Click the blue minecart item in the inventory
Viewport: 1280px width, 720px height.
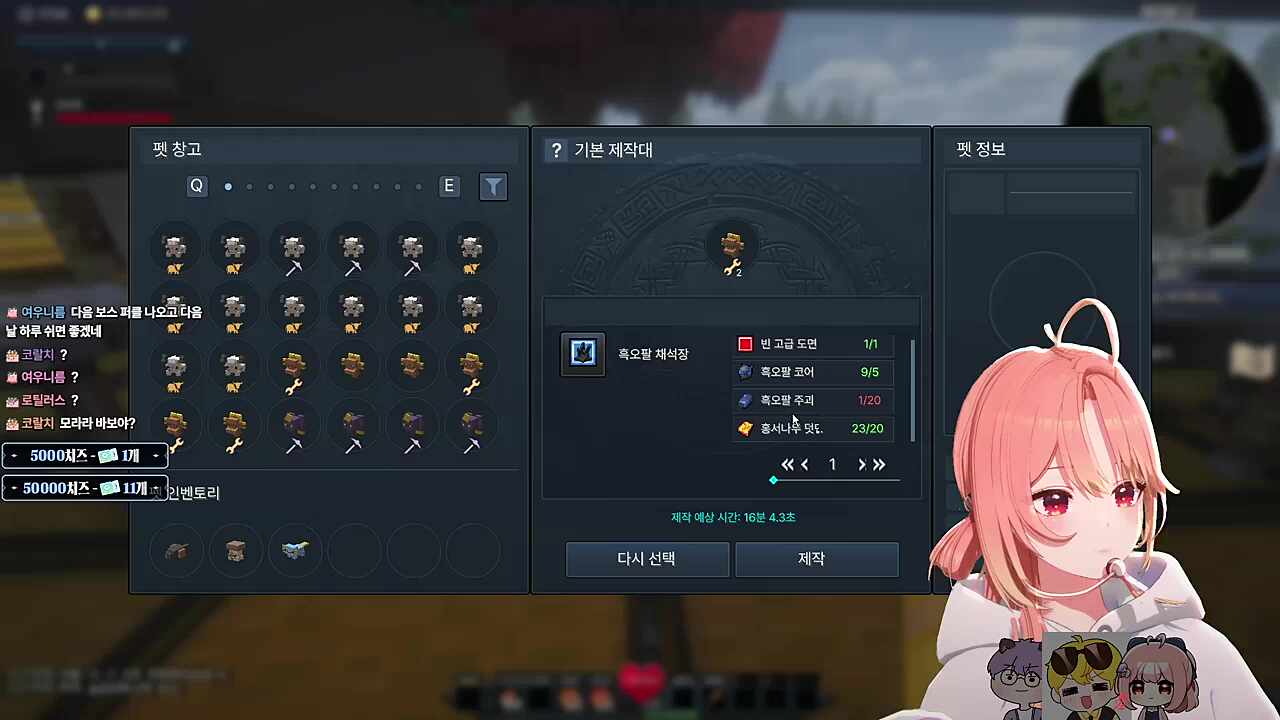pyautogui.click(x=293, y=550)
